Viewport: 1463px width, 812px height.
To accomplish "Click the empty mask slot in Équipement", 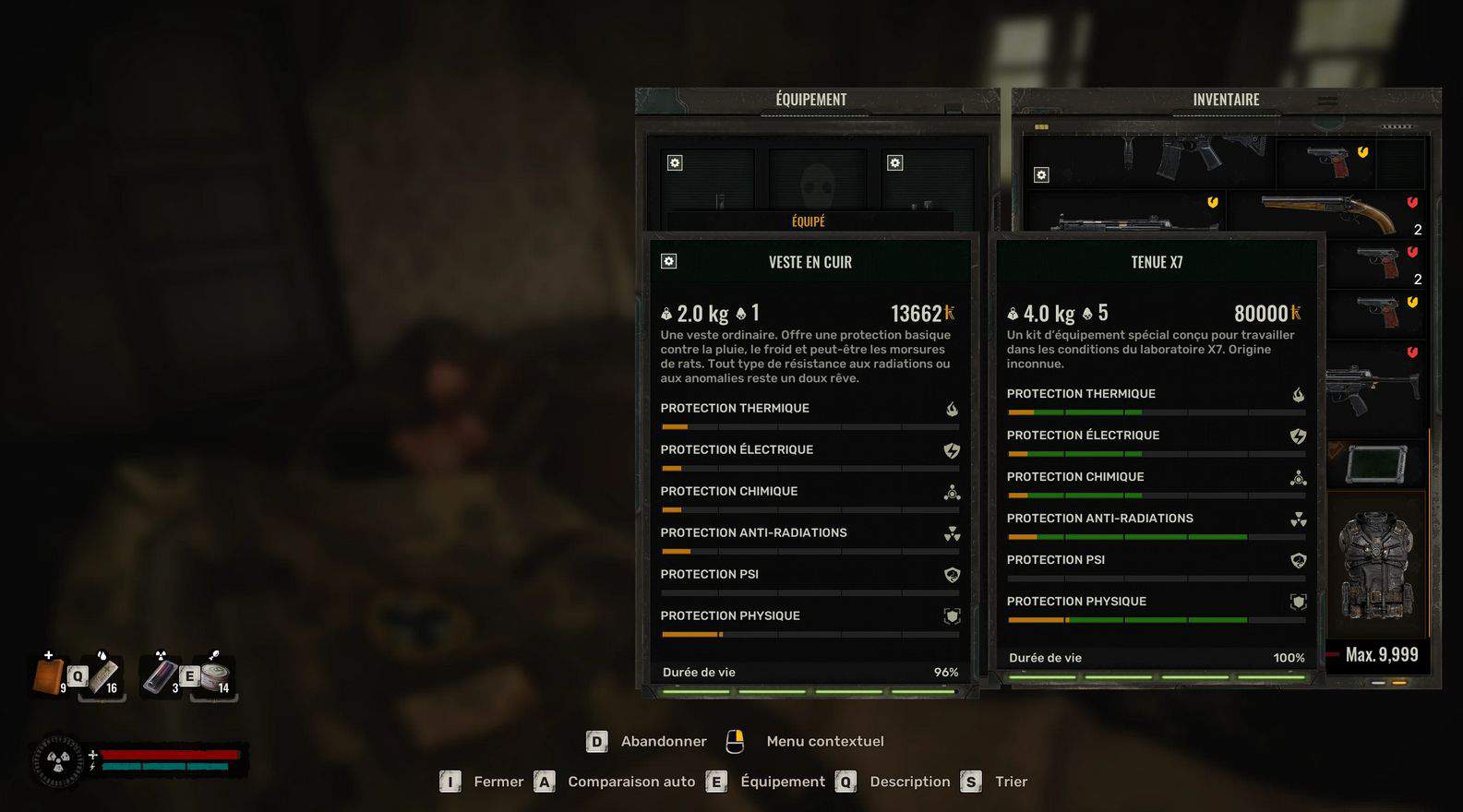I will tap(817, 180).
